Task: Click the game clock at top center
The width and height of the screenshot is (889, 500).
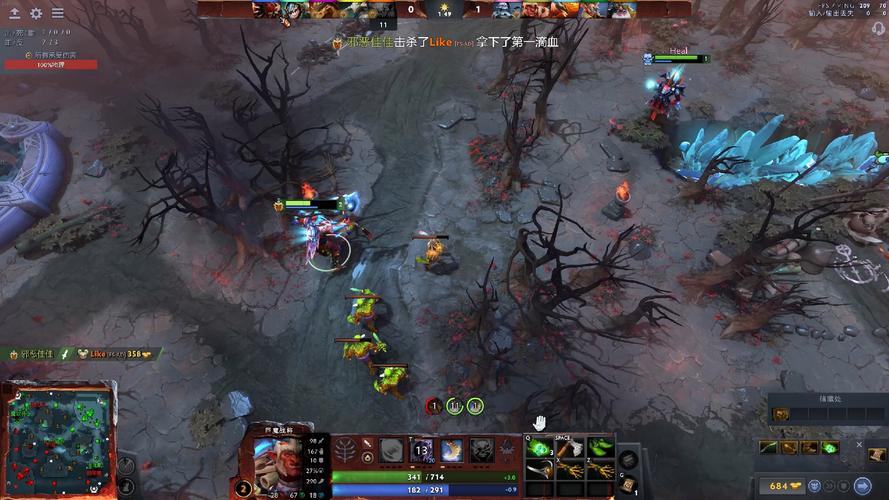Action: pyautogui.click(x=444, y=11)
